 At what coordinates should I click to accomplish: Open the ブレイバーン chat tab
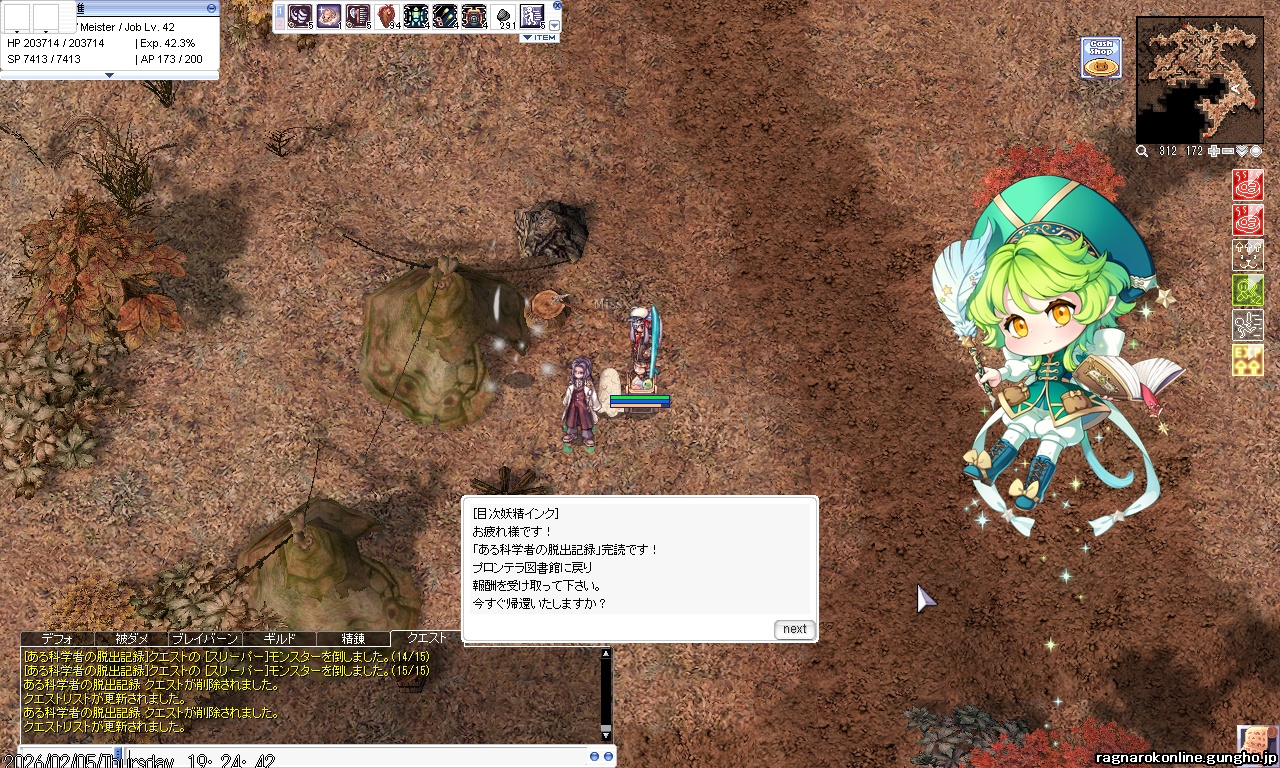pos(205,638)
